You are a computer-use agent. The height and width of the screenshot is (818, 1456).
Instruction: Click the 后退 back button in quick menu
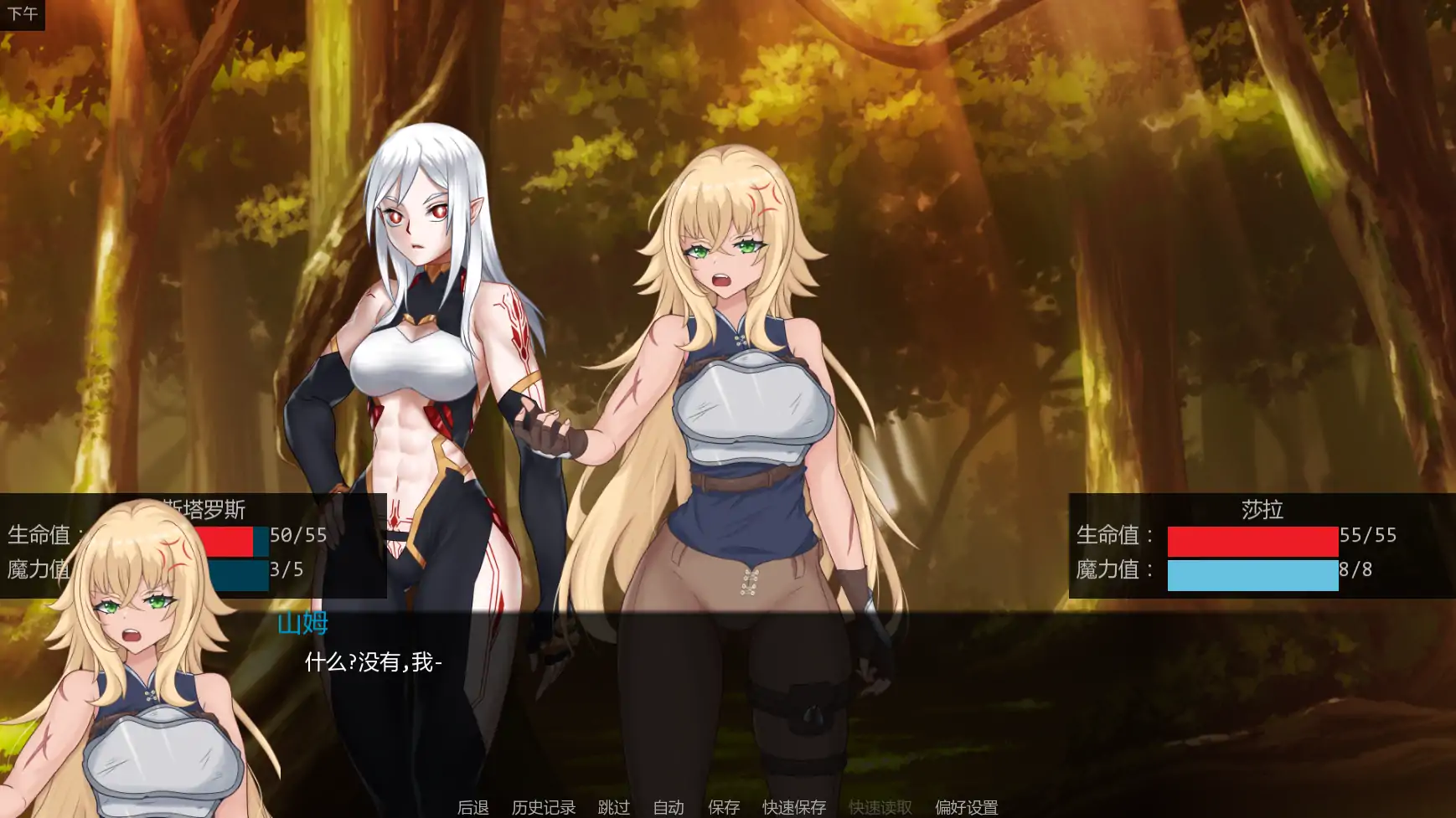472,807
